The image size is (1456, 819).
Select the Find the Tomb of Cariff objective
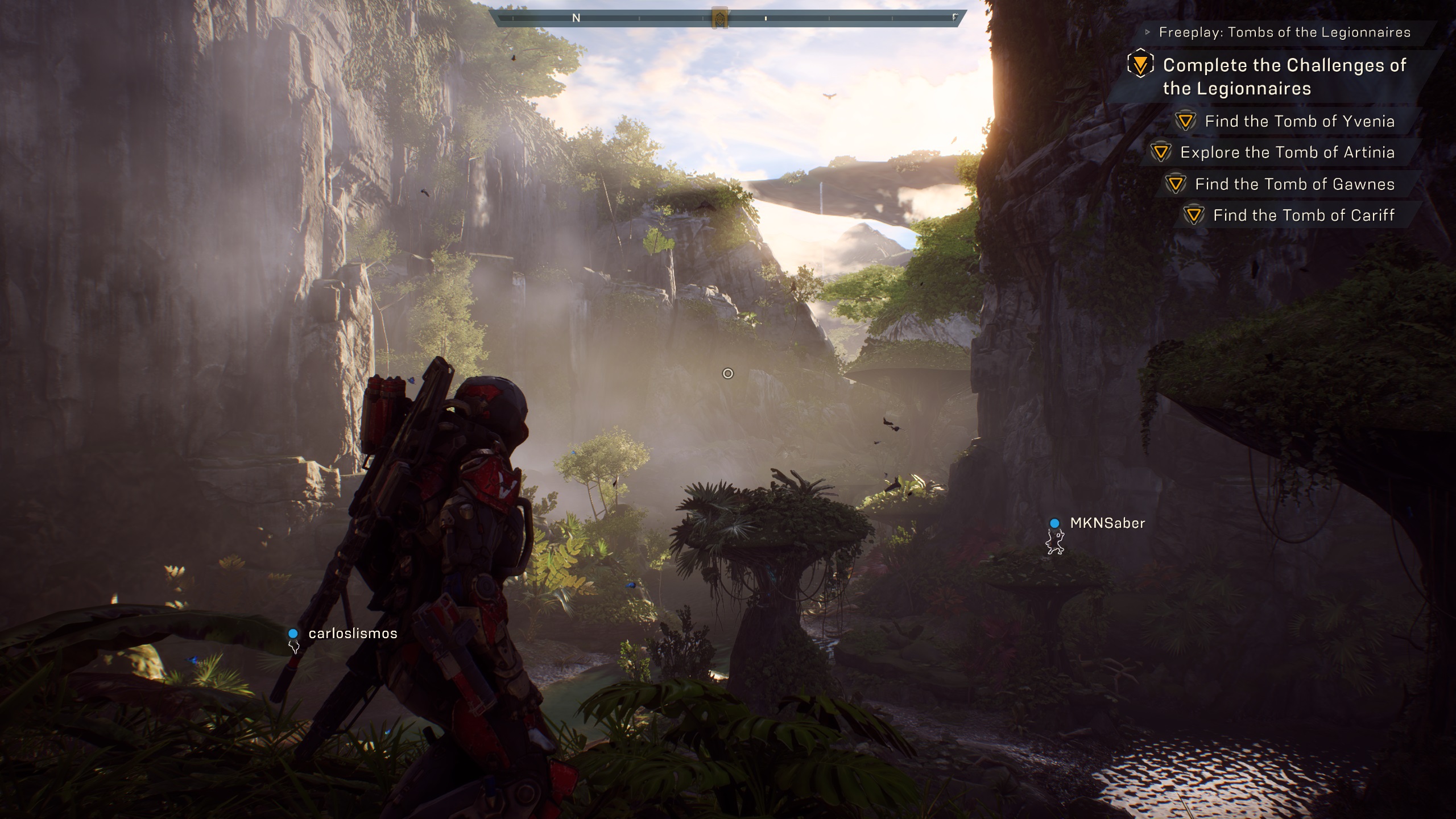coord(1304,216)
